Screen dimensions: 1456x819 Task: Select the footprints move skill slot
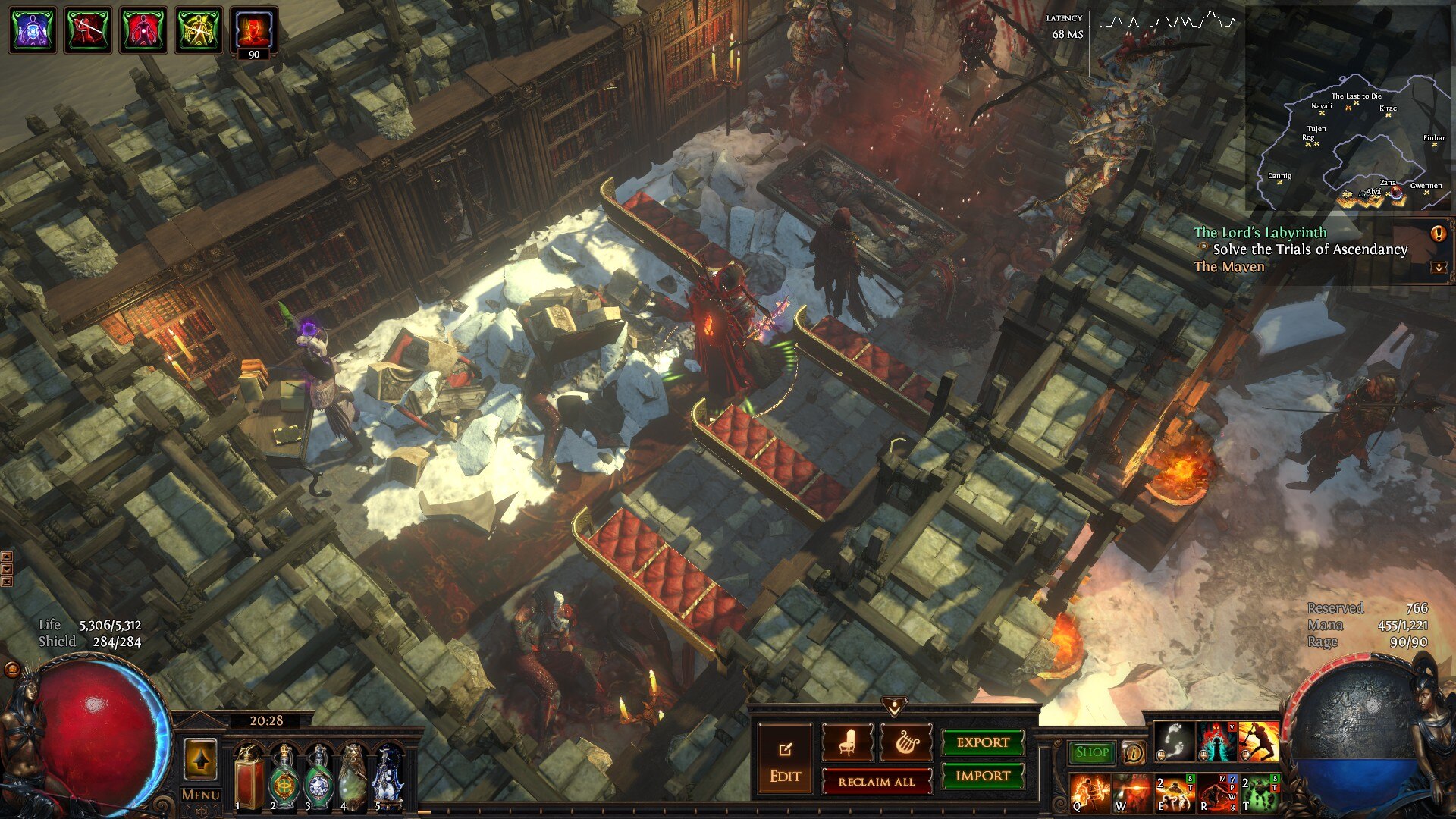[x=1174, y=742]
